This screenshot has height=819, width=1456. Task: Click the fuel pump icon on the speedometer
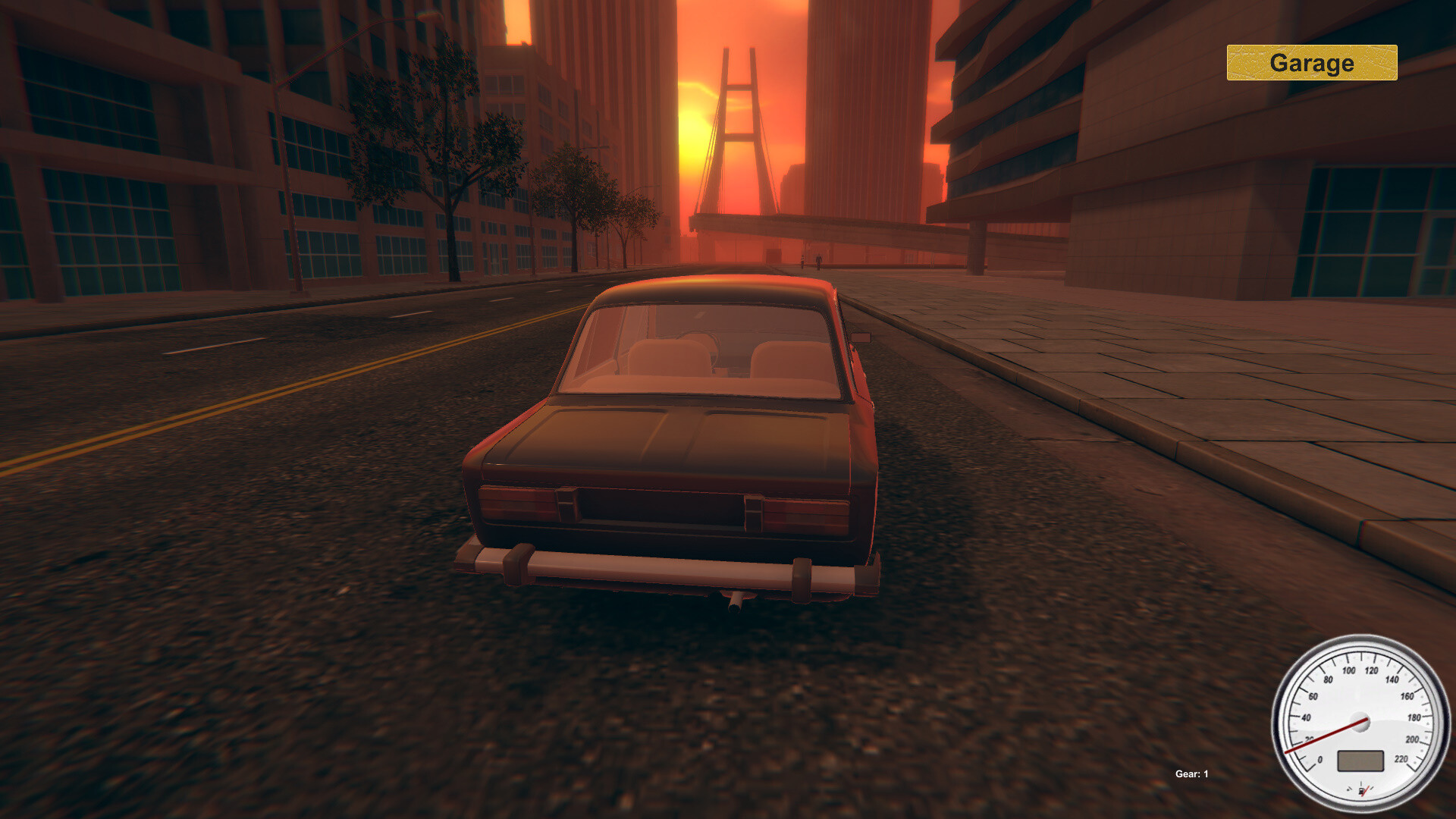(x=1362, y=790)
